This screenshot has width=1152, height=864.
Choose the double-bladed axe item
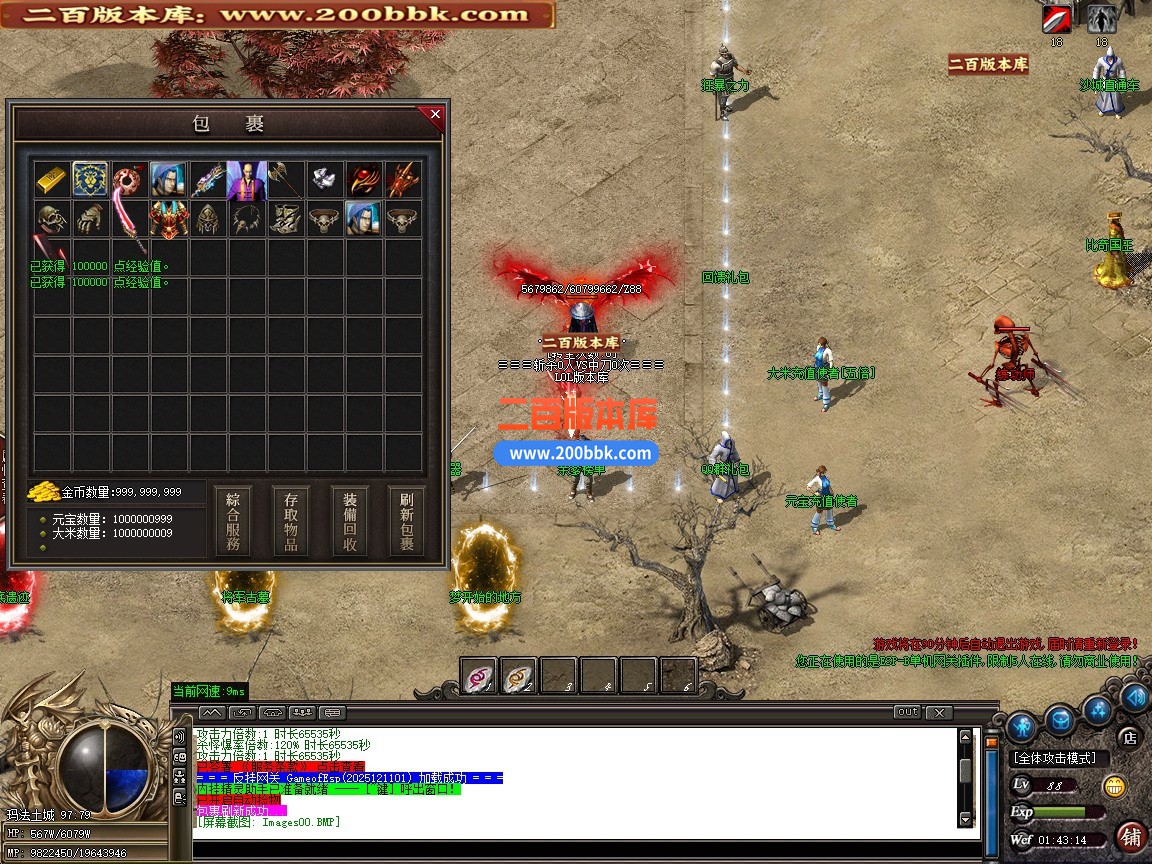click(286, 180)
